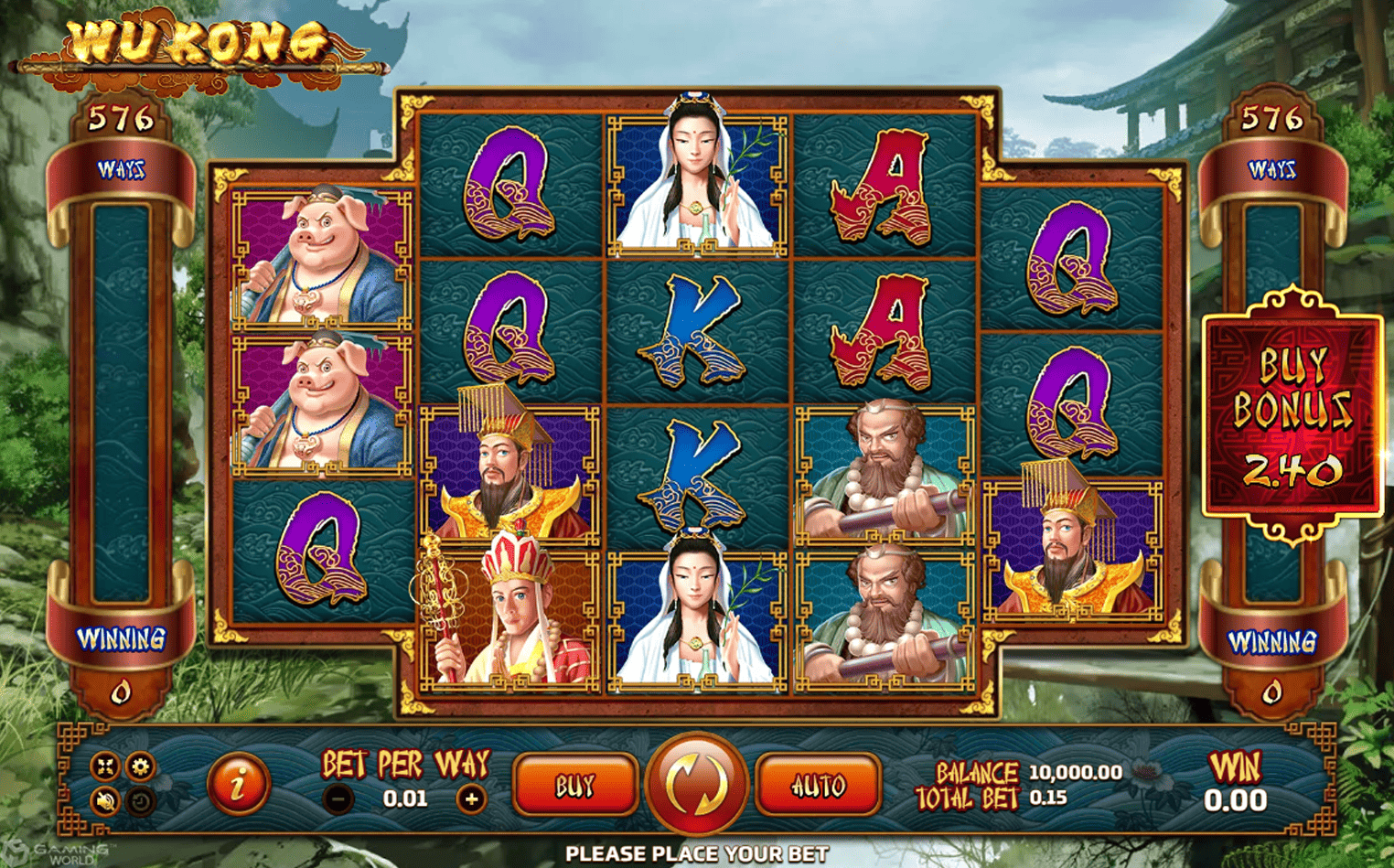Toggle fullscreen with the arrows icon
Viewport: 1394px width, 868px height.
point(105,766)
